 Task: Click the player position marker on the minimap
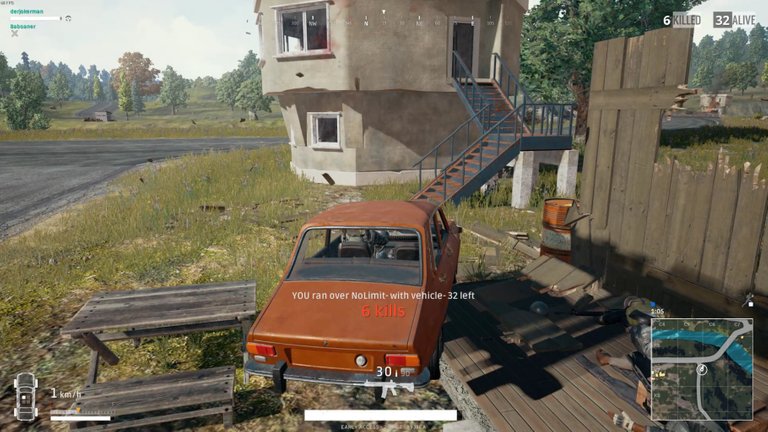701,369
